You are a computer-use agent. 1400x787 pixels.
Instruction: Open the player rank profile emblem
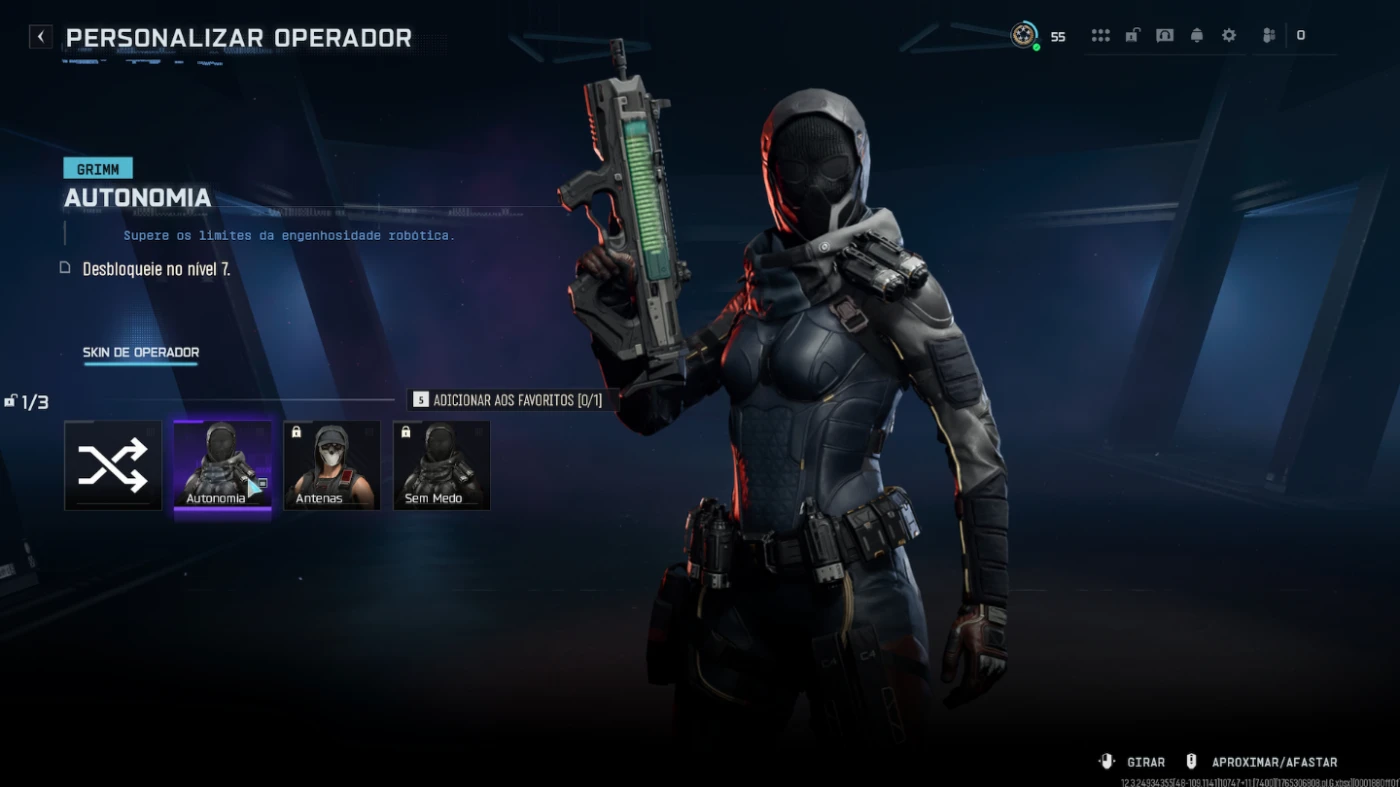1023,35
